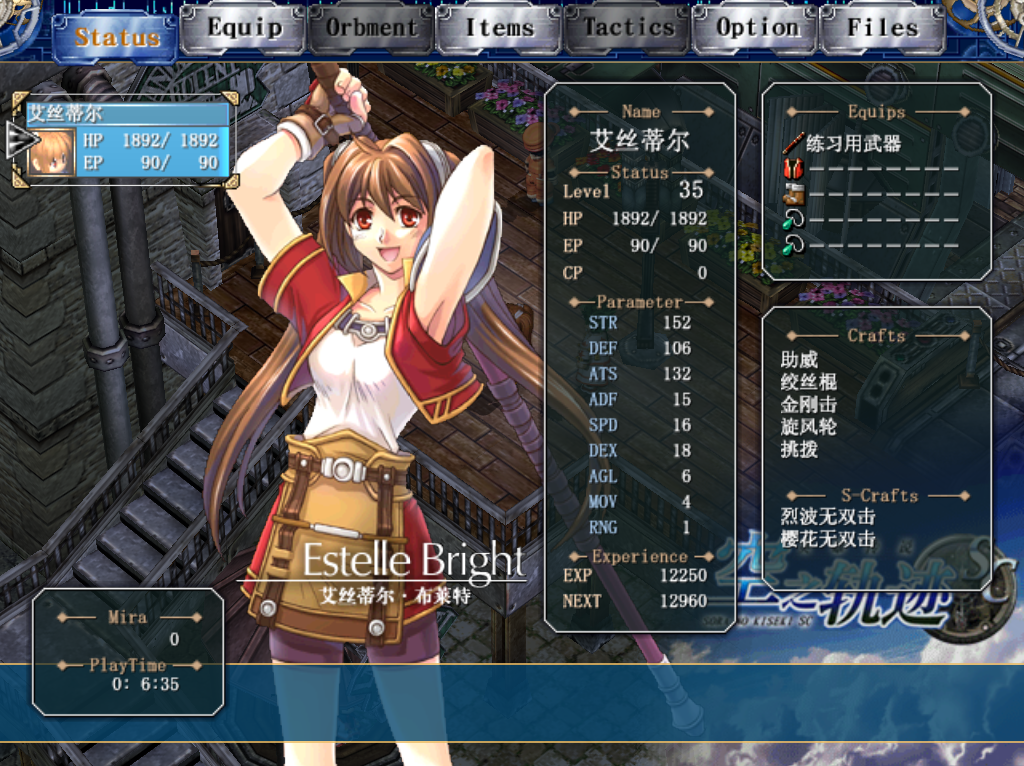Switch to the Status tab
This screenshot has height=766, width=1024.
pyautogui.click(x=118, y=36)
